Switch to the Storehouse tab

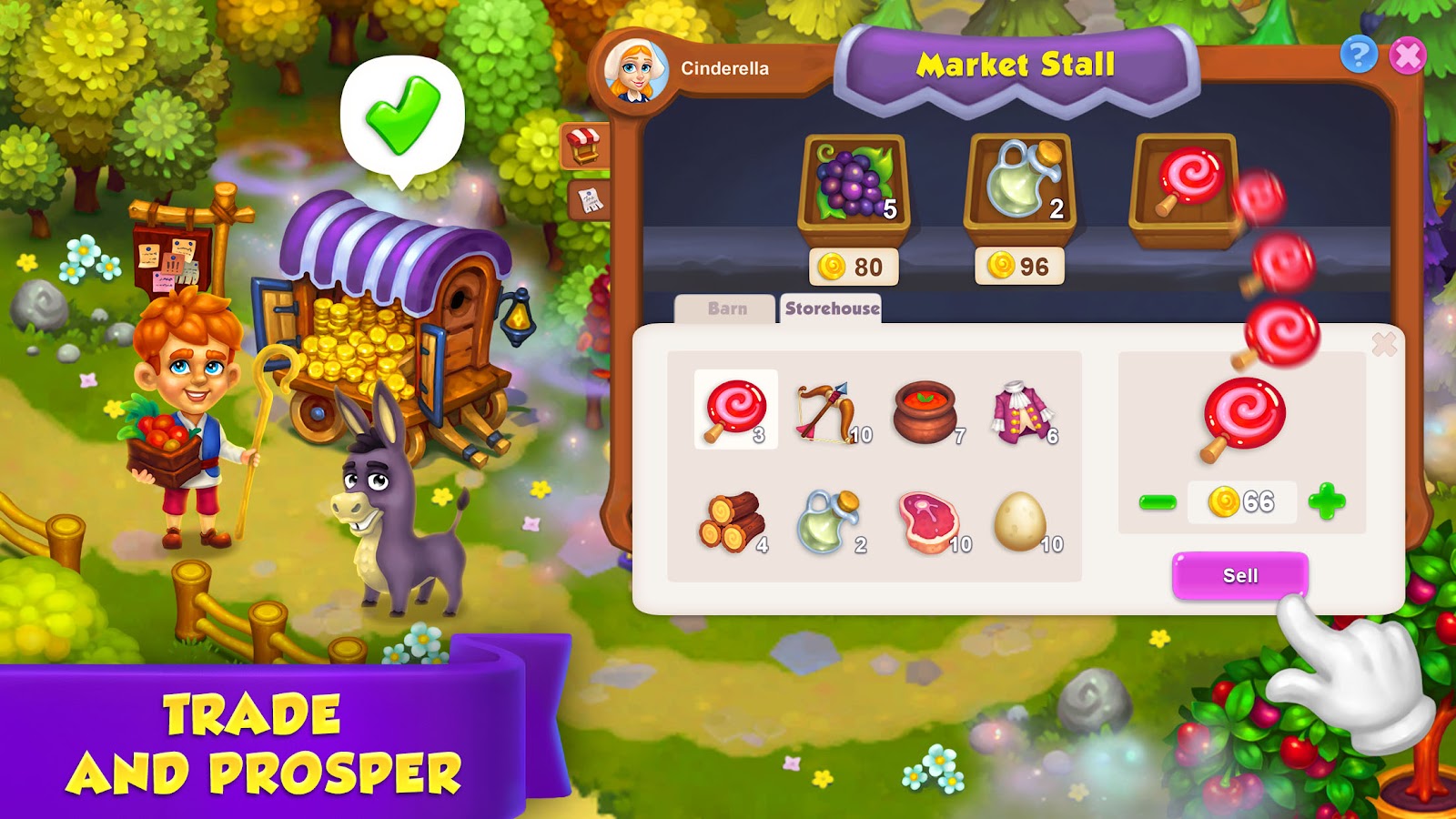831,308
